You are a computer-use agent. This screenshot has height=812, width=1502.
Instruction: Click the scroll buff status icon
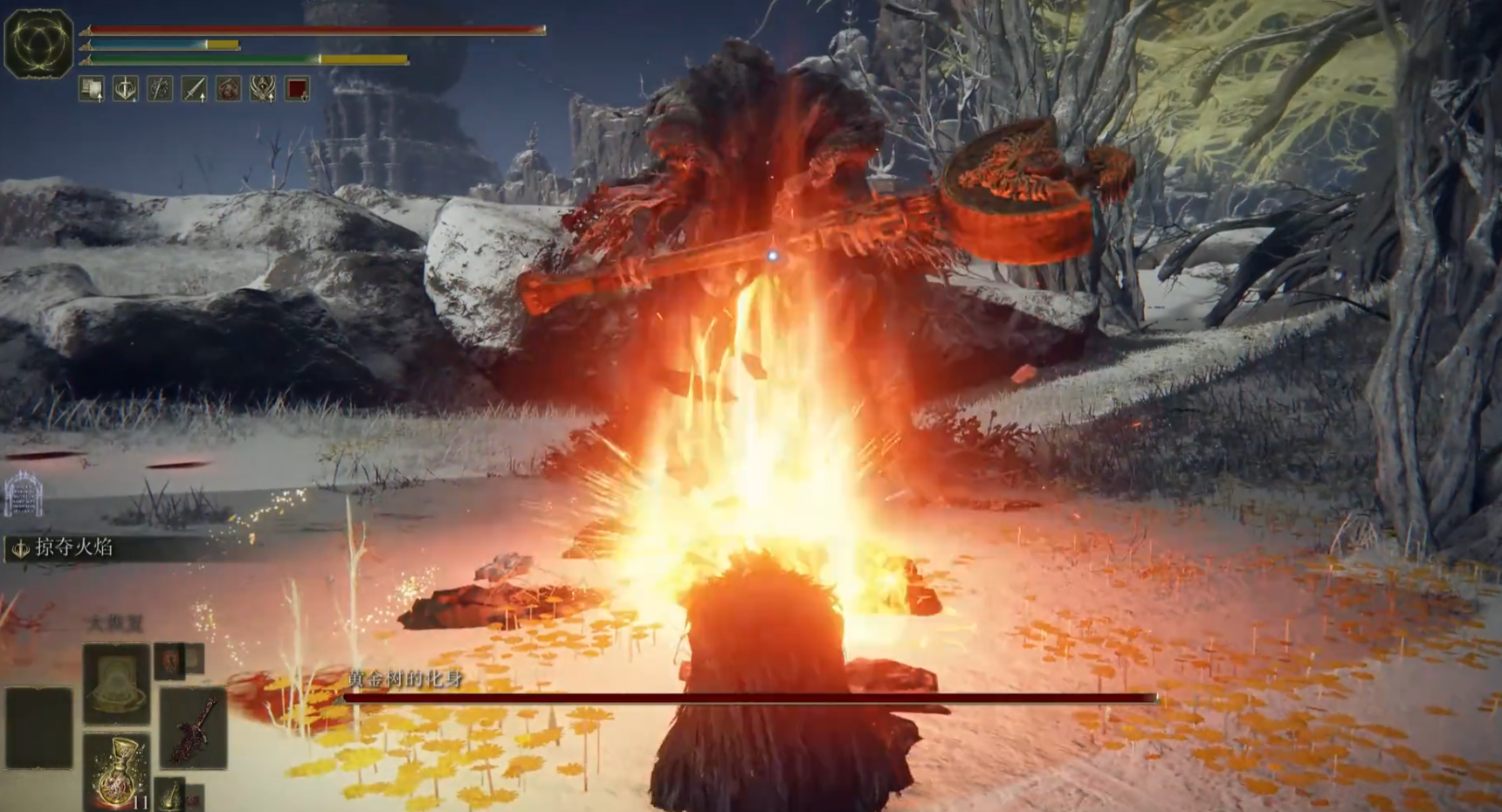[92, 89]
